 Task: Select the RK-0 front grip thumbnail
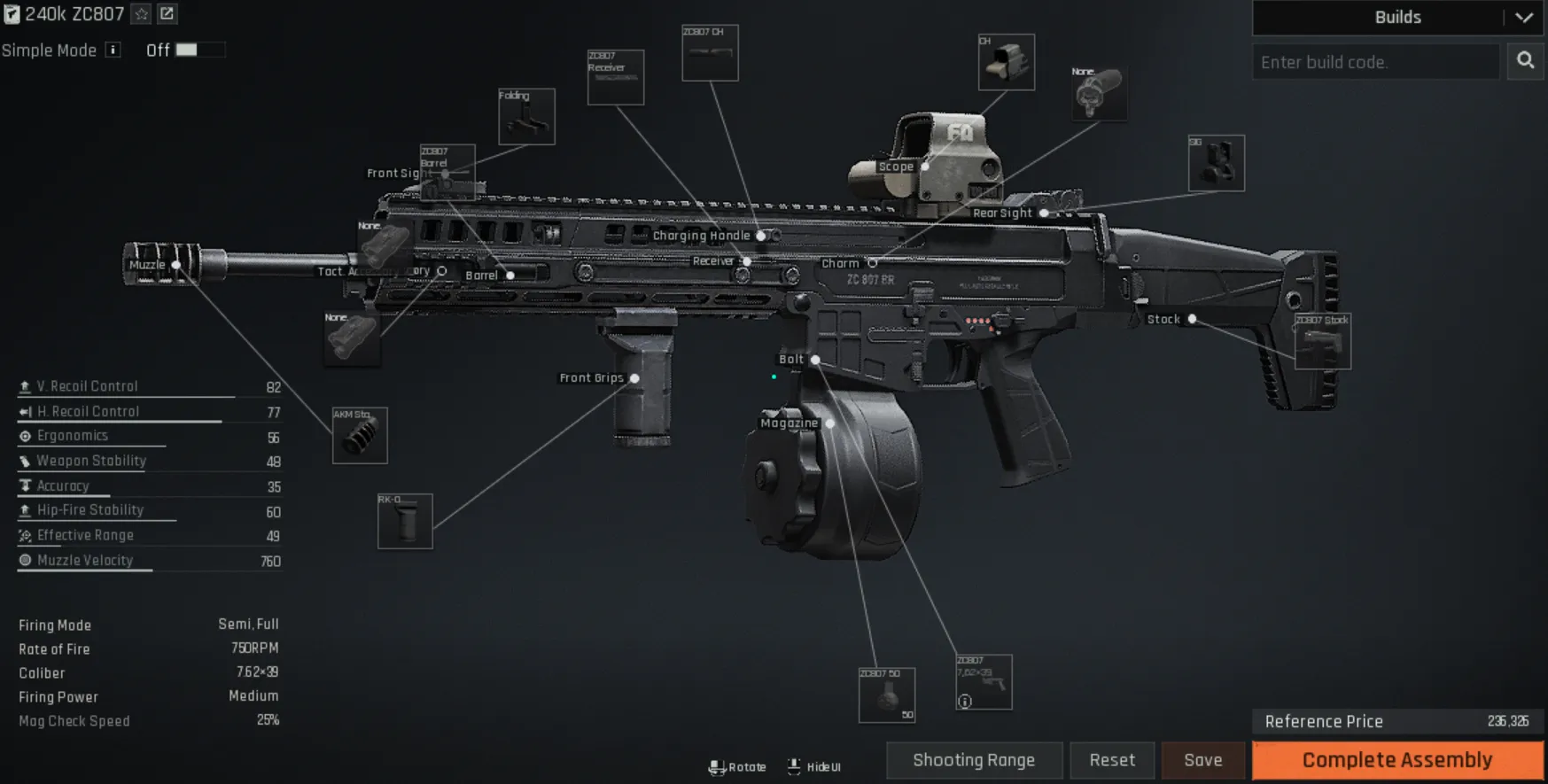[407, 519]
